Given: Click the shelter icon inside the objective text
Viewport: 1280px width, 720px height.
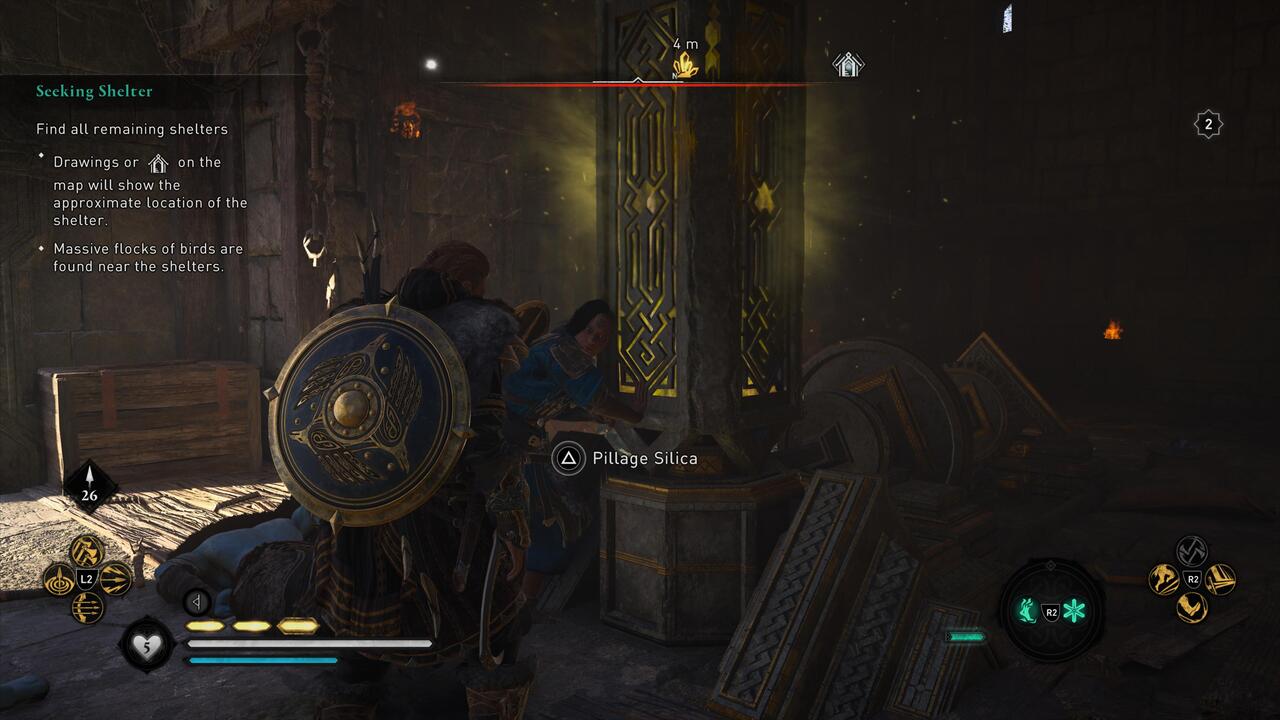Looking at the screenshot, I should pyautogui.click(x=158, y=161).
